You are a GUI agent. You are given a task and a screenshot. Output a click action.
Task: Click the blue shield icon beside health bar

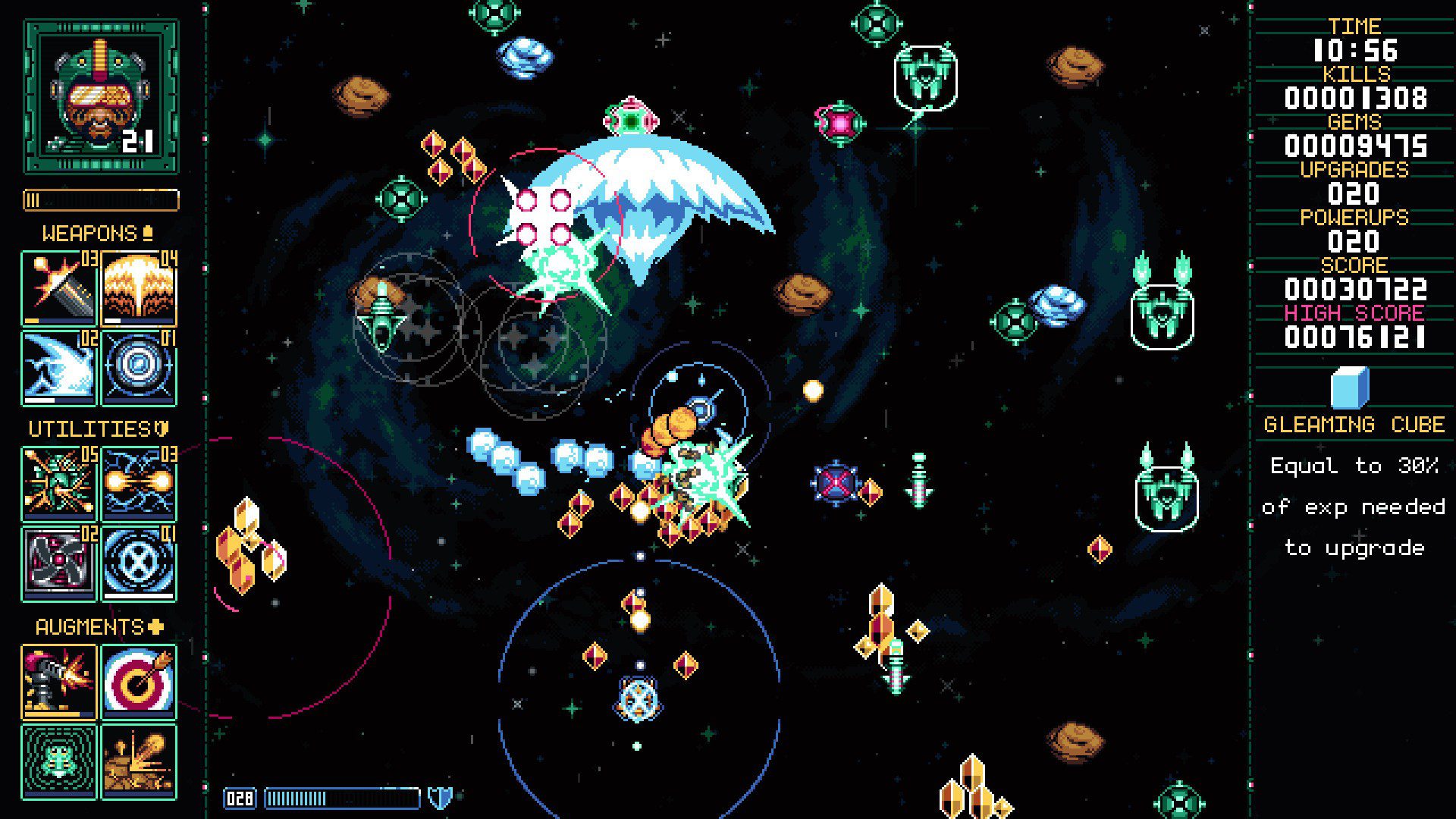(440, 798)
